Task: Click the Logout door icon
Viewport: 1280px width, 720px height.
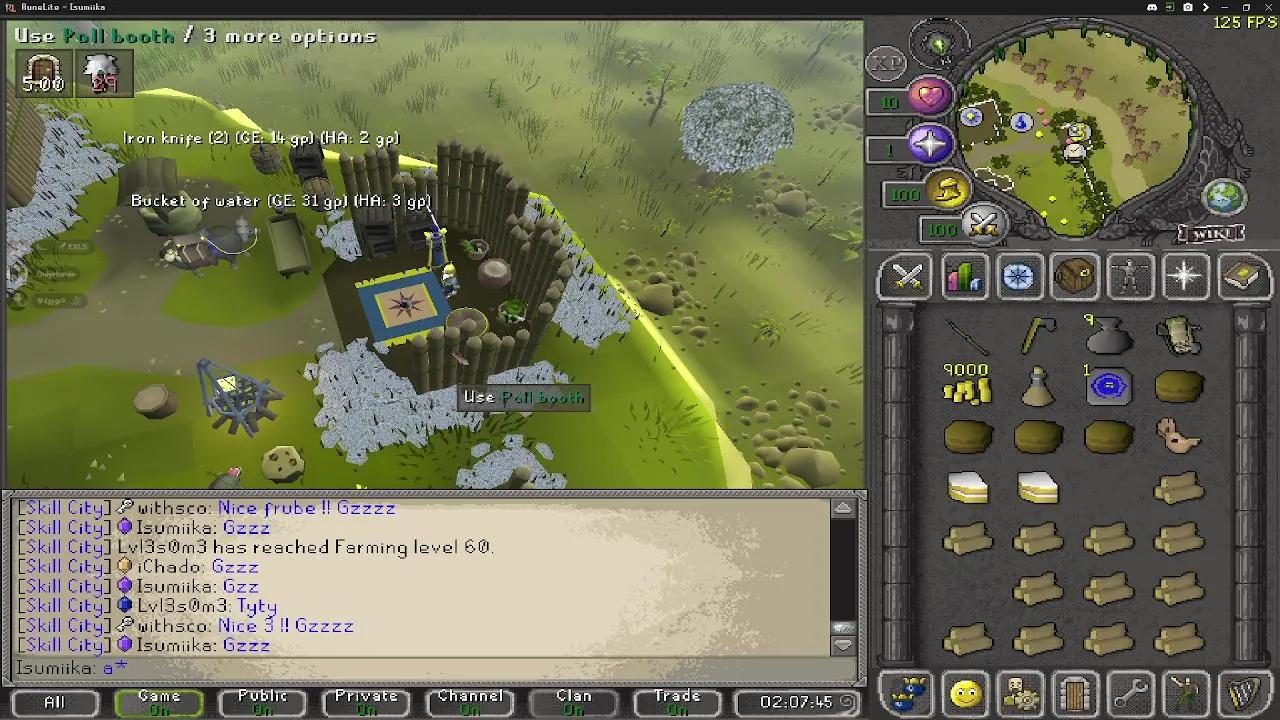Action: click(x=1074, y=692)
